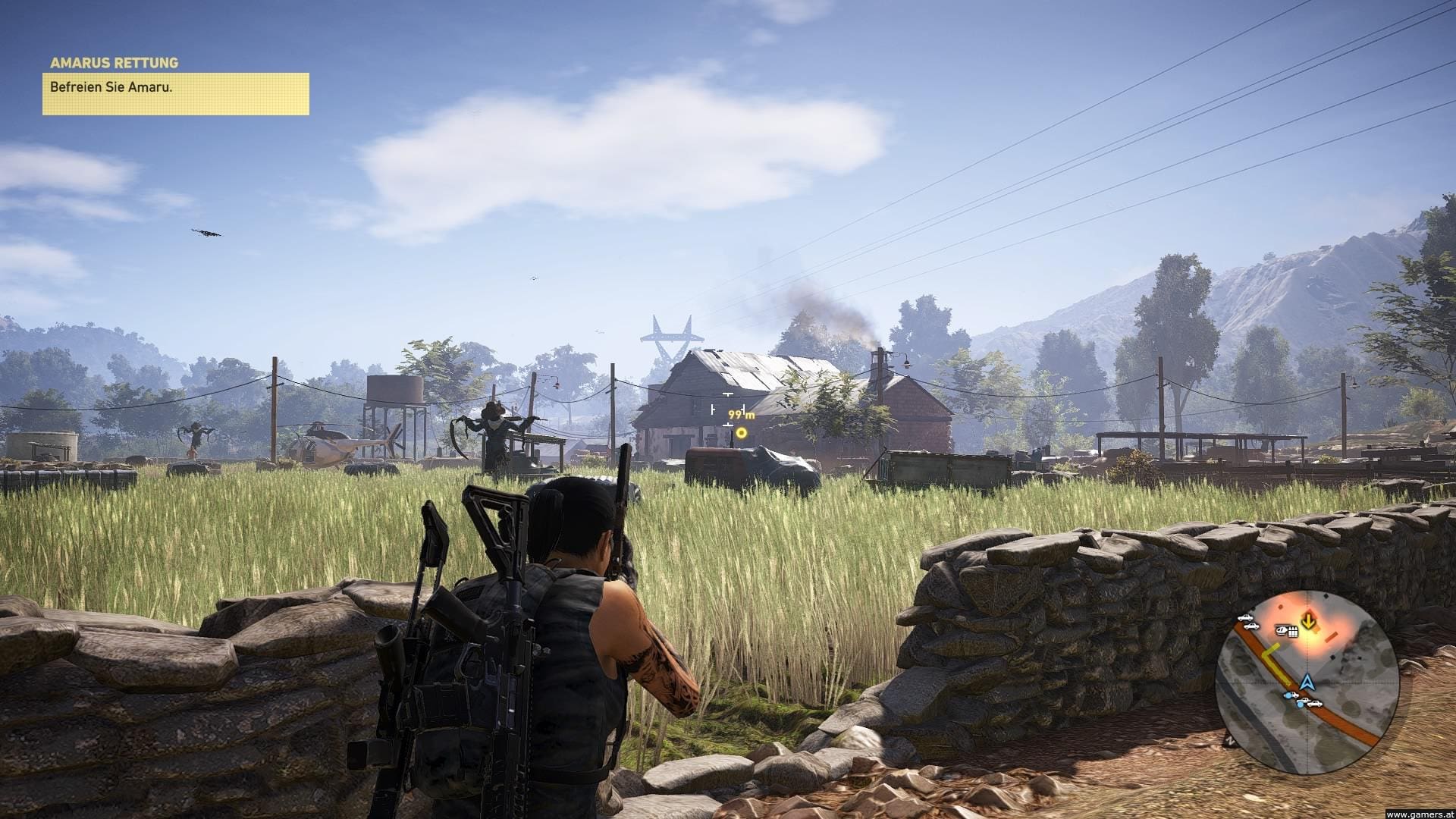Open the Amarus Rettung mission objective tracker
The width and height of the screenshot is (1456, 819).
click(x=175, y=86)
